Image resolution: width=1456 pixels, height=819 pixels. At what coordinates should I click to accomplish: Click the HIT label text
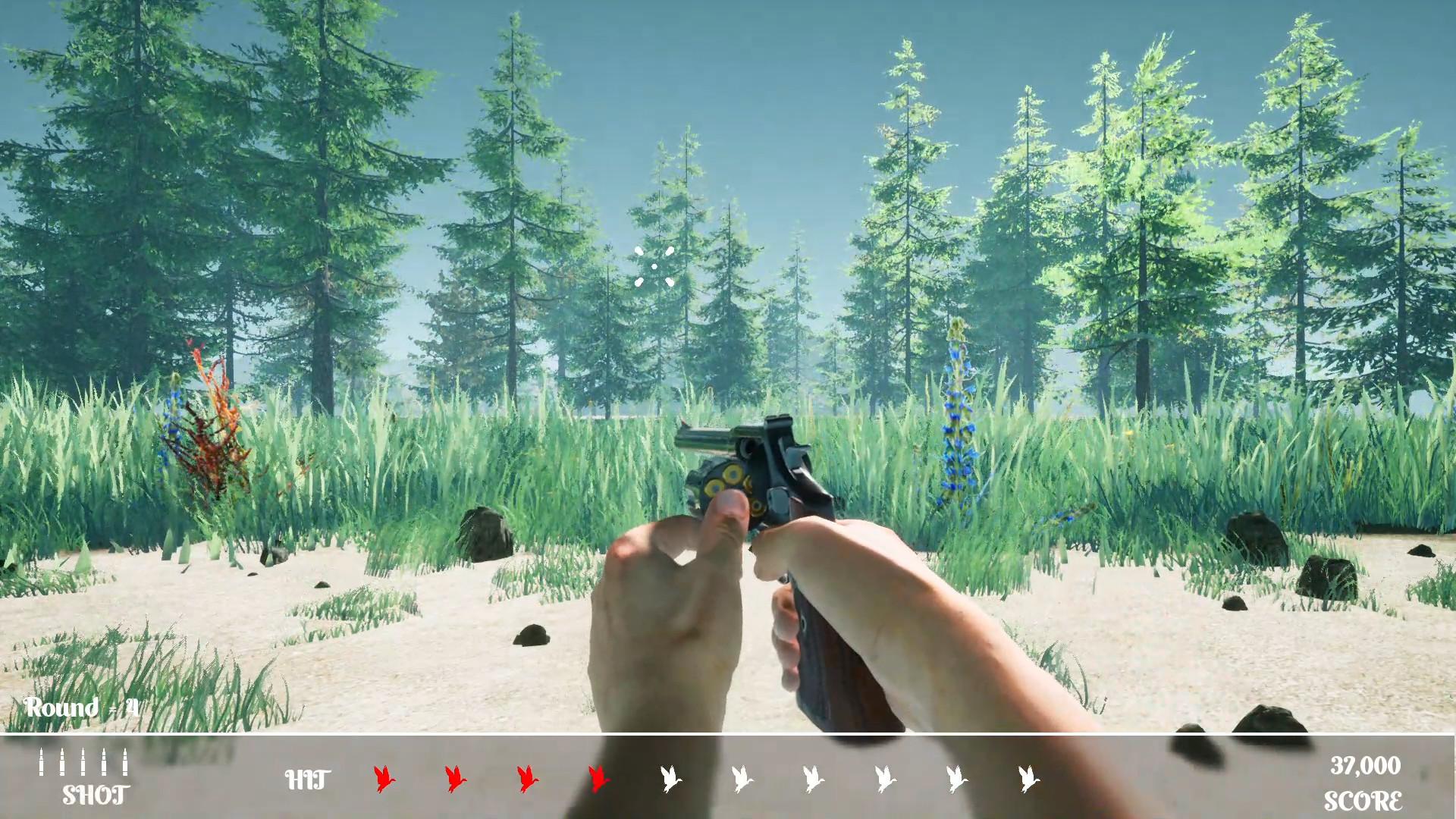coord(306,778)
